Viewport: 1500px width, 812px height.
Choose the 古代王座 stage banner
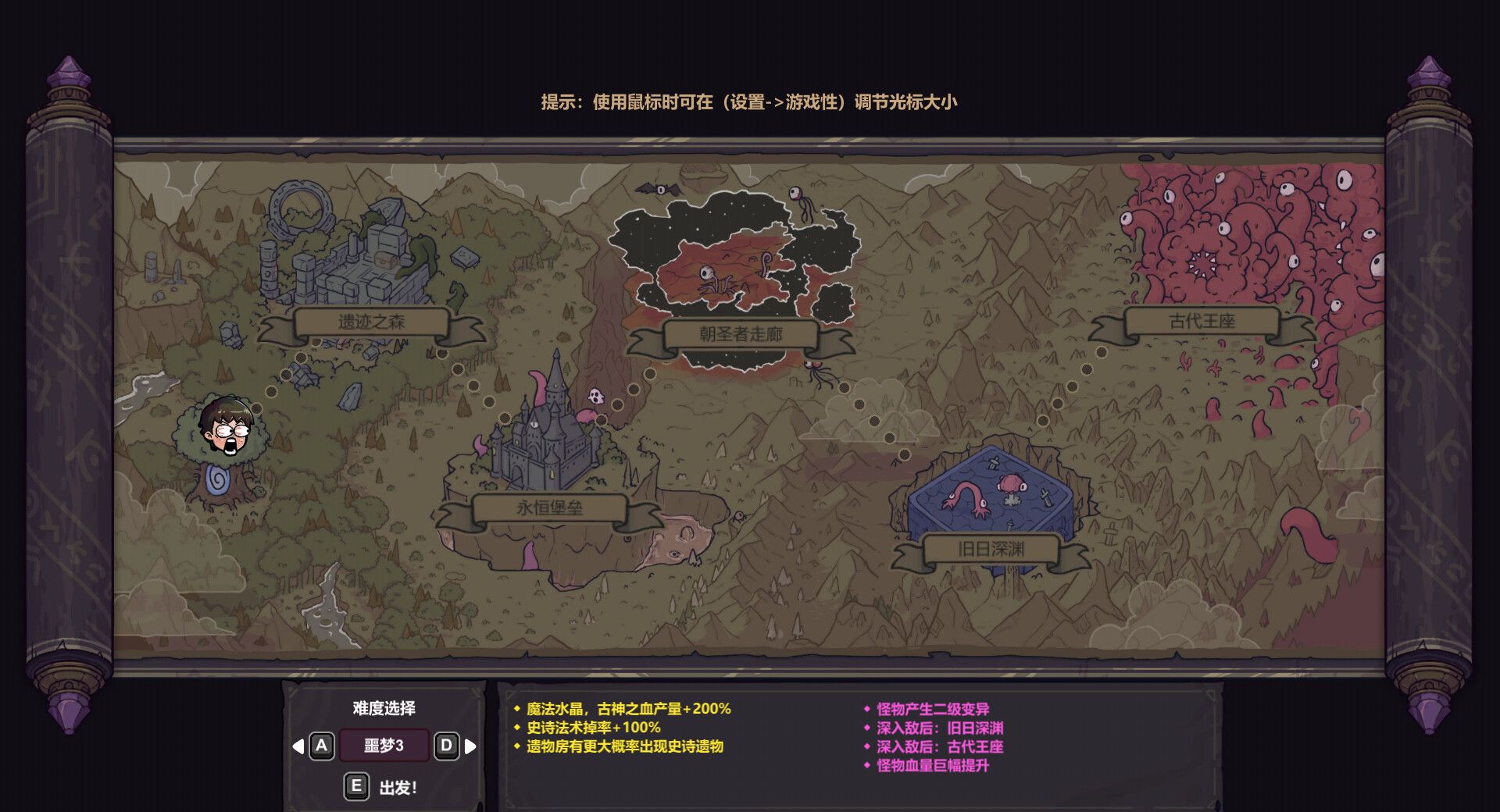pyautogui.click(x=1202, y=322)
